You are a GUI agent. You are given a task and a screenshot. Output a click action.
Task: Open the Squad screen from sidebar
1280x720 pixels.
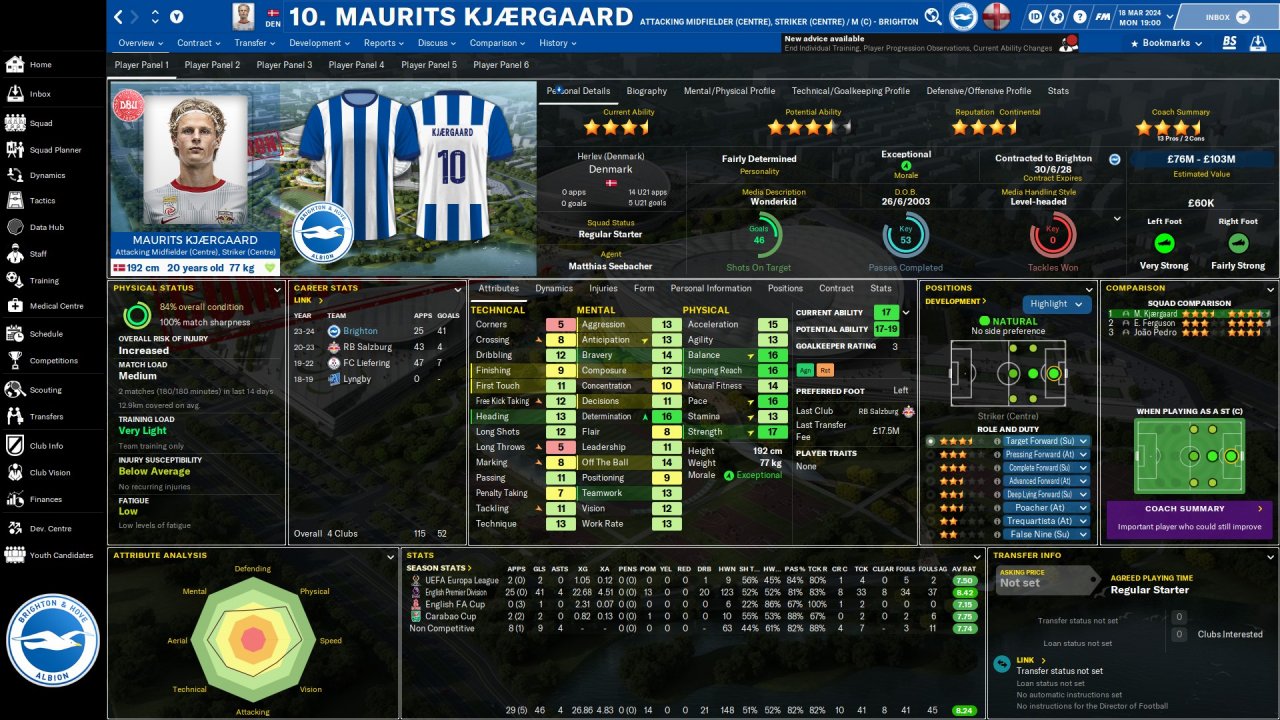[x=40, y=123]
